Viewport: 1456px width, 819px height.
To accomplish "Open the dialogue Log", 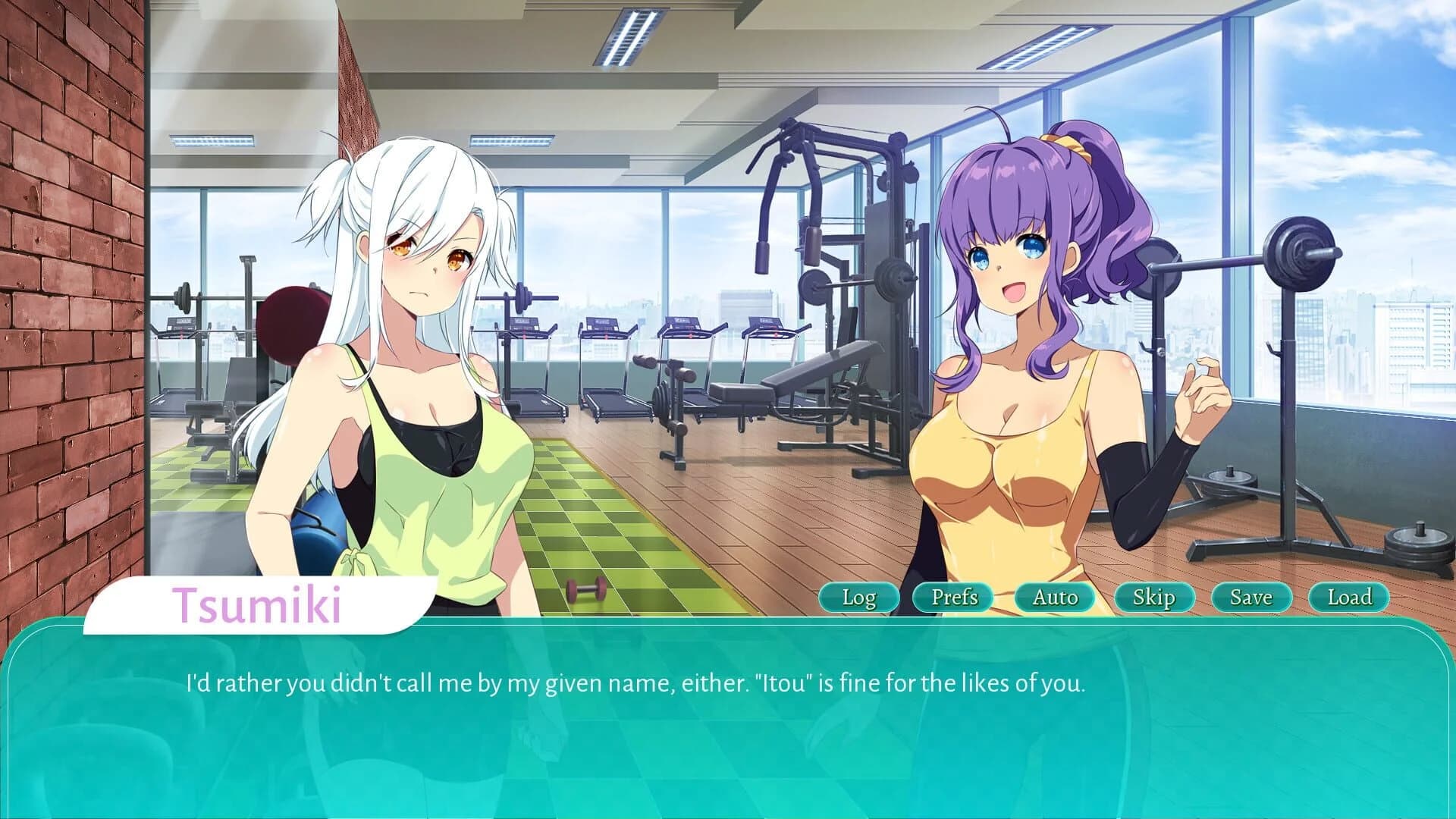I will pos(858,598).
